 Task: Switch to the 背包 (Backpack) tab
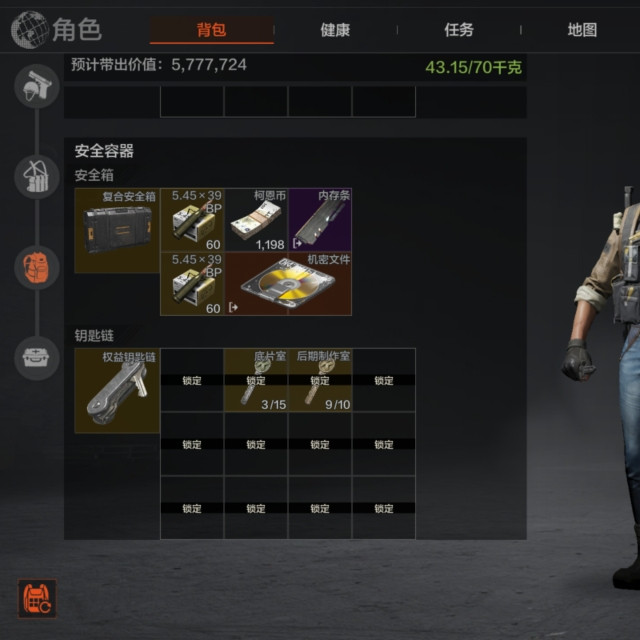(x=211, y=30)
